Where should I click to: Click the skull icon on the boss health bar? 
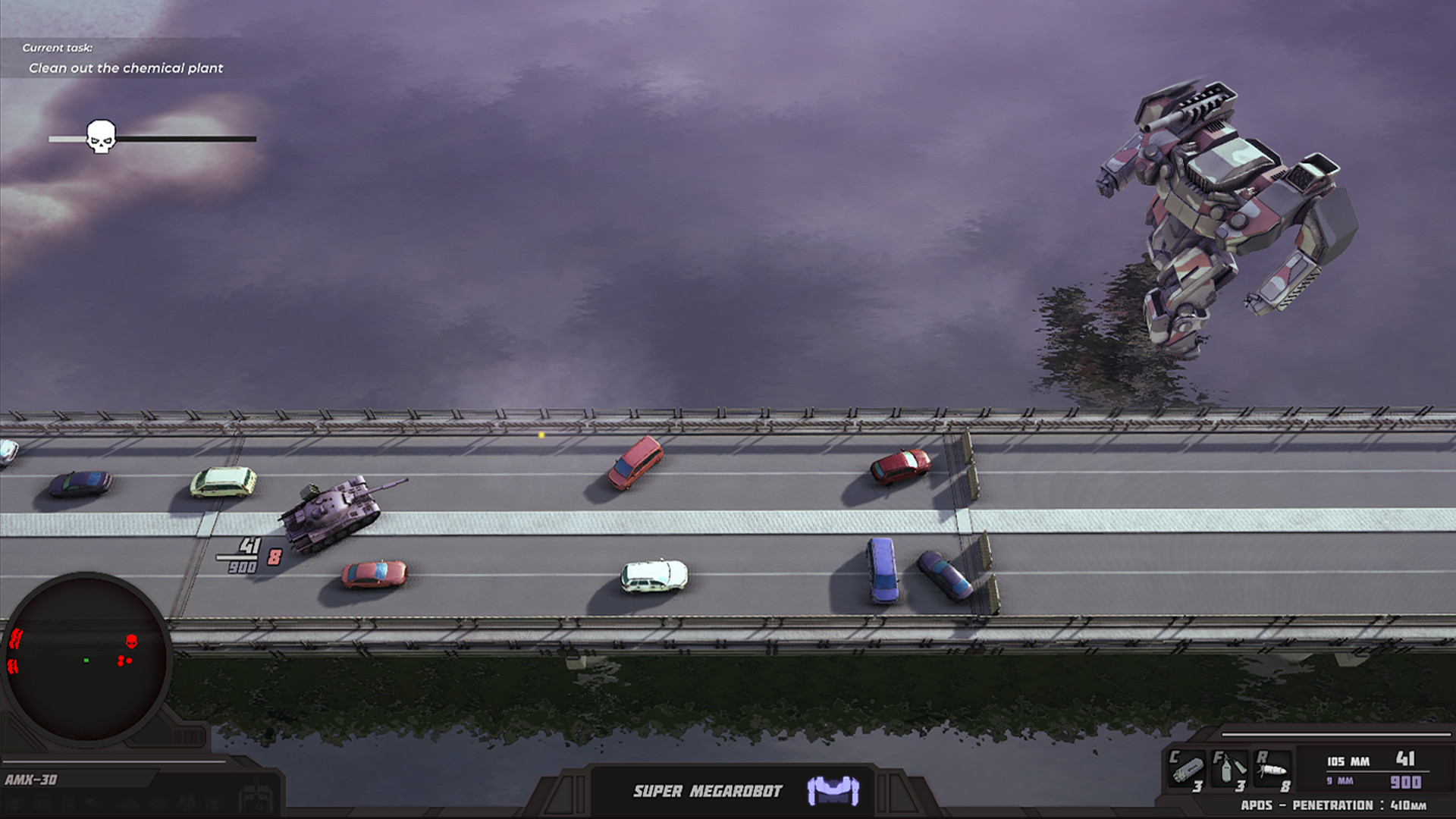point(101,136)
